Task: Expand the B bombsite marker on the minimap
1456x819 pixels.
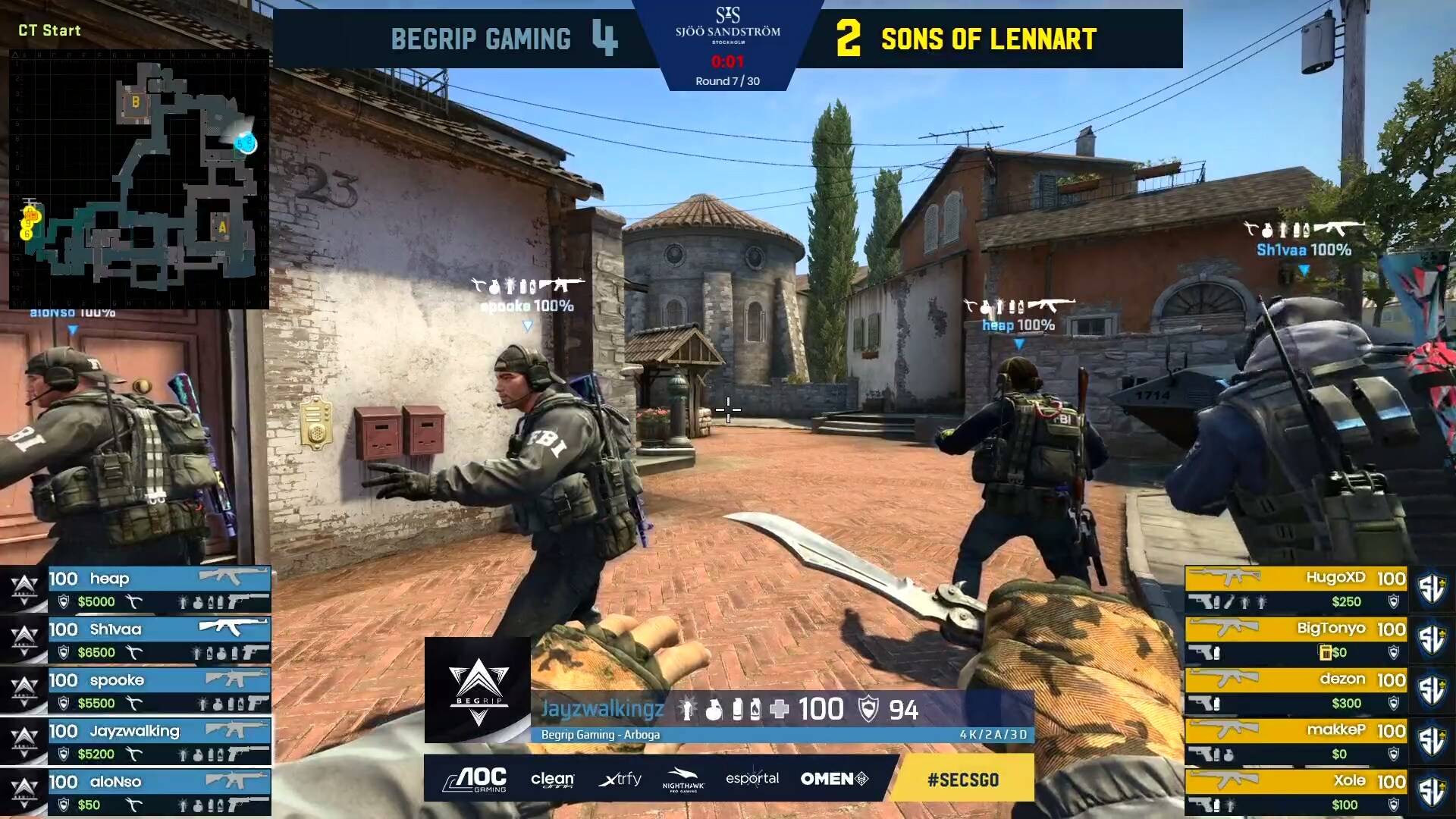Action: [x=135, y=102]
